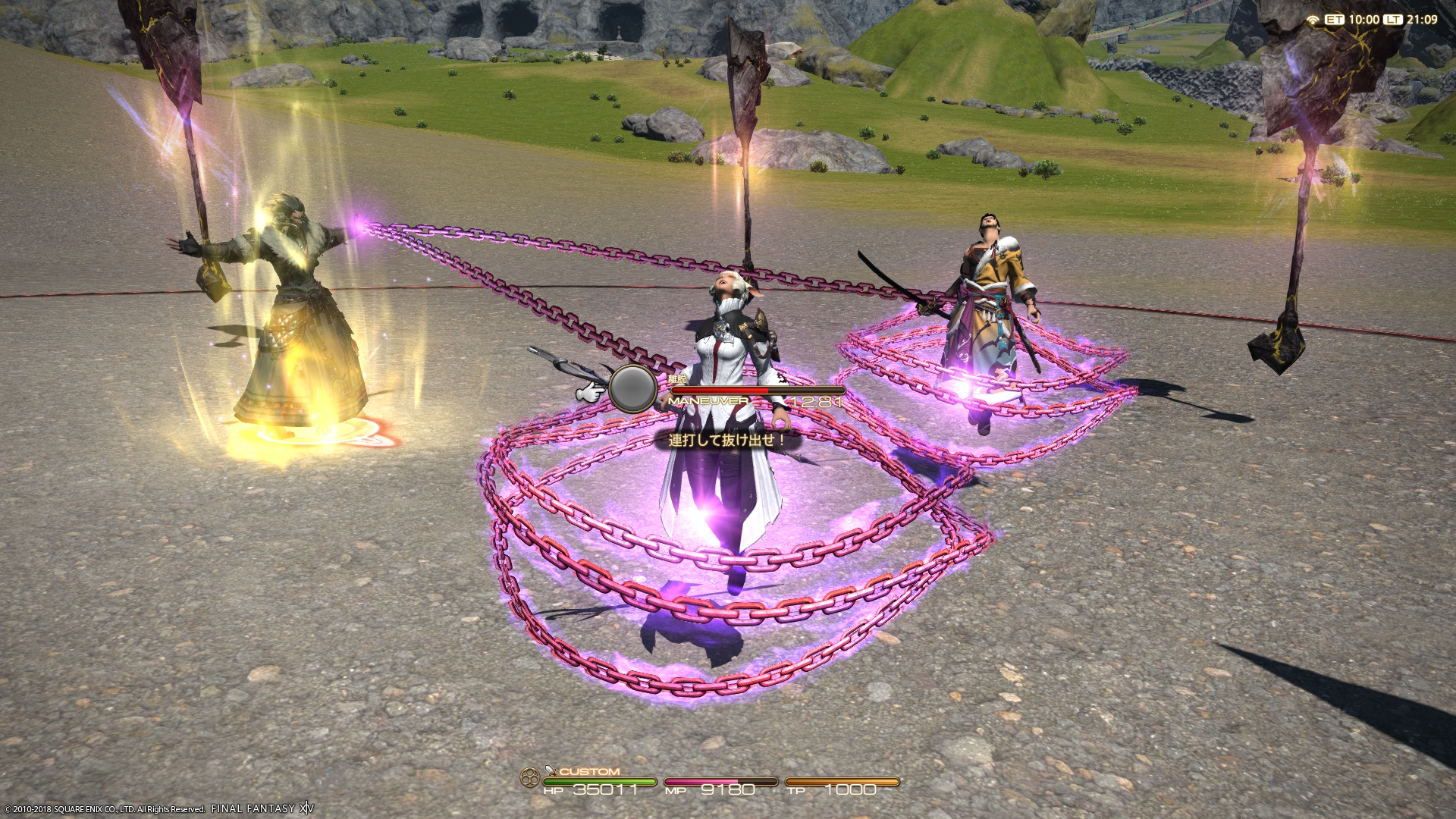
Task: Click the CUSTOM status label
Action: 590,771
